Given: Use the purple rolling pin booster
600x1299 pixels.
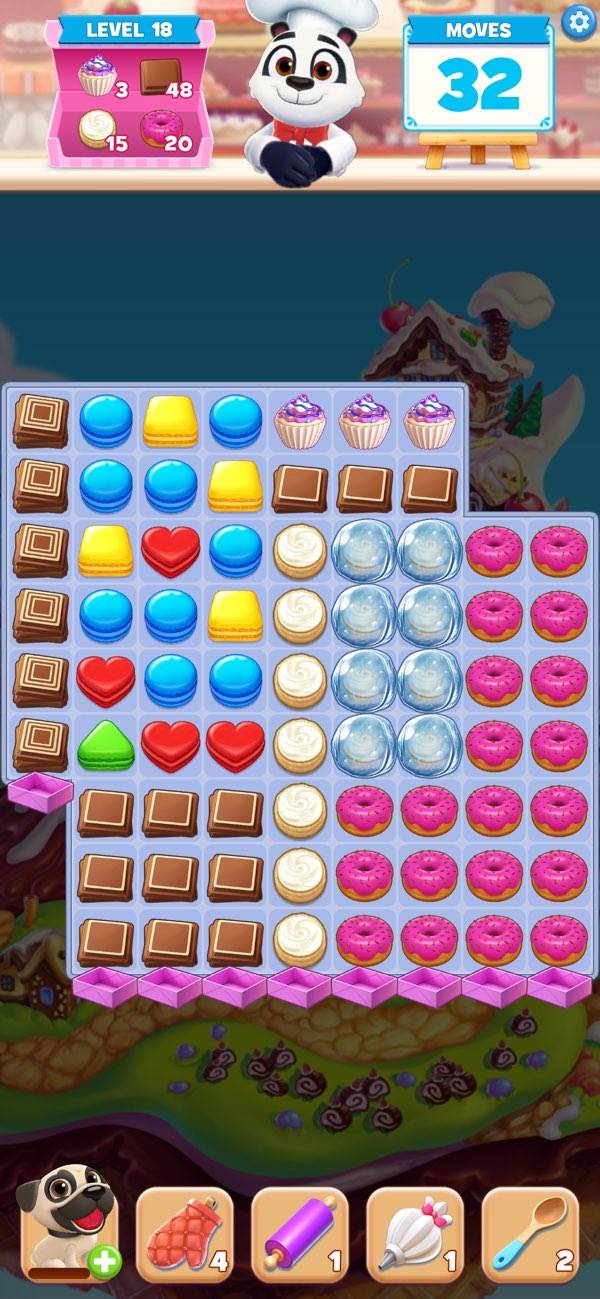Looking at the screenshot, I should [300, 1234].
